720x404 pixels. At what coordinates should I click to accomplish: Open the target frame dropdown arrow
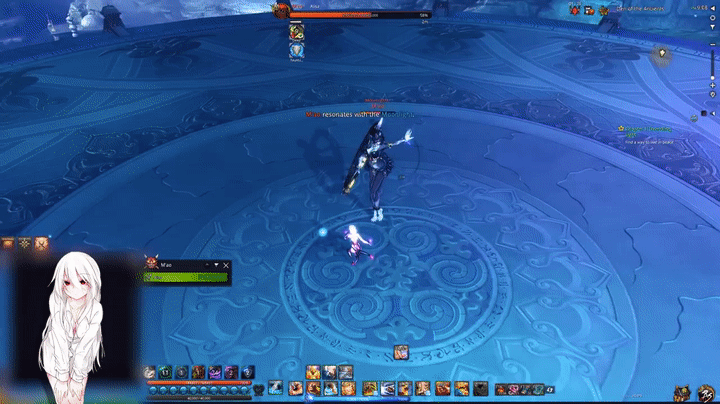click(x=217, y=265)
